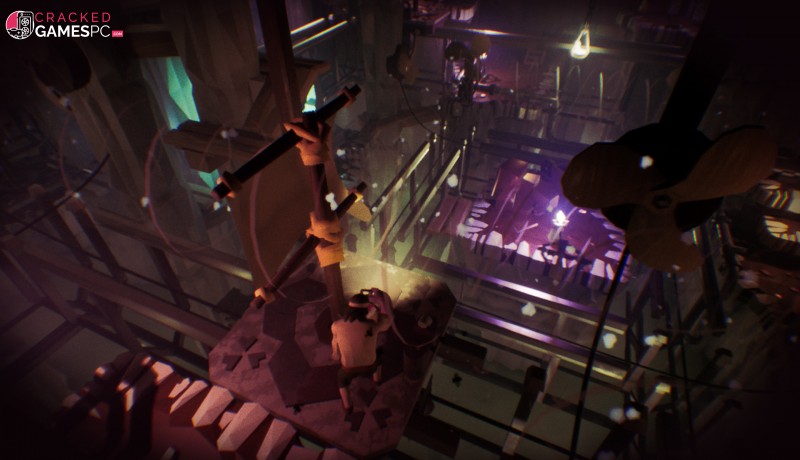The width and height of the screenshot is (800, 460).
Task: Click the Cracked Games PC logo
Action: click(x=62, y=25)
